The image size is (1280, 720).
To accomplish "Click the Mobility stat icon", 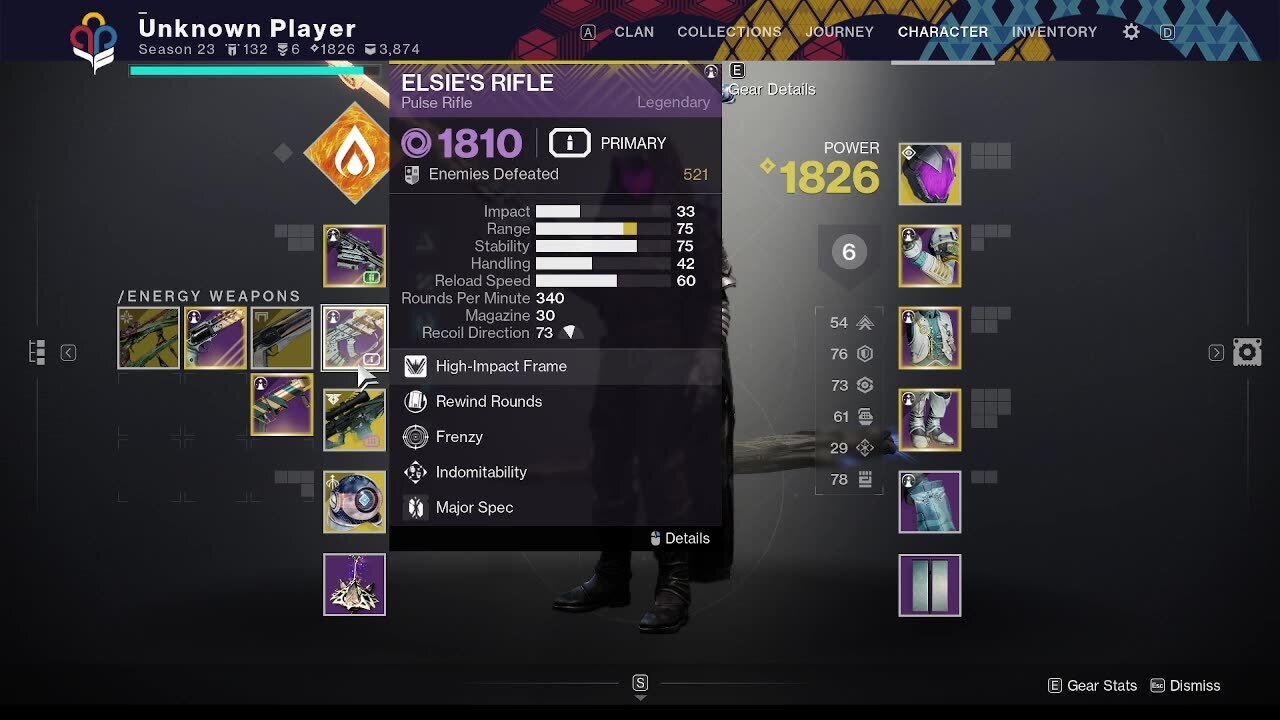I will pyautogui.click(x=864, y=323).
